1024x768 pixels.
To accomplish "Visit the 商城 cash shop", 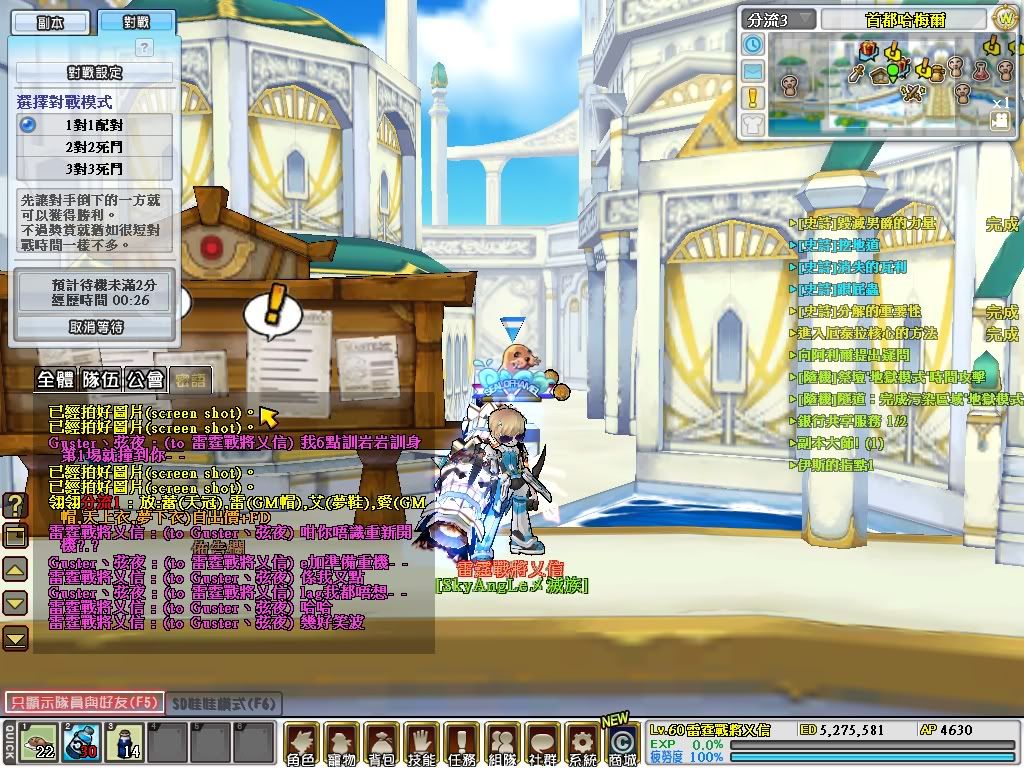I will point(623,742).
